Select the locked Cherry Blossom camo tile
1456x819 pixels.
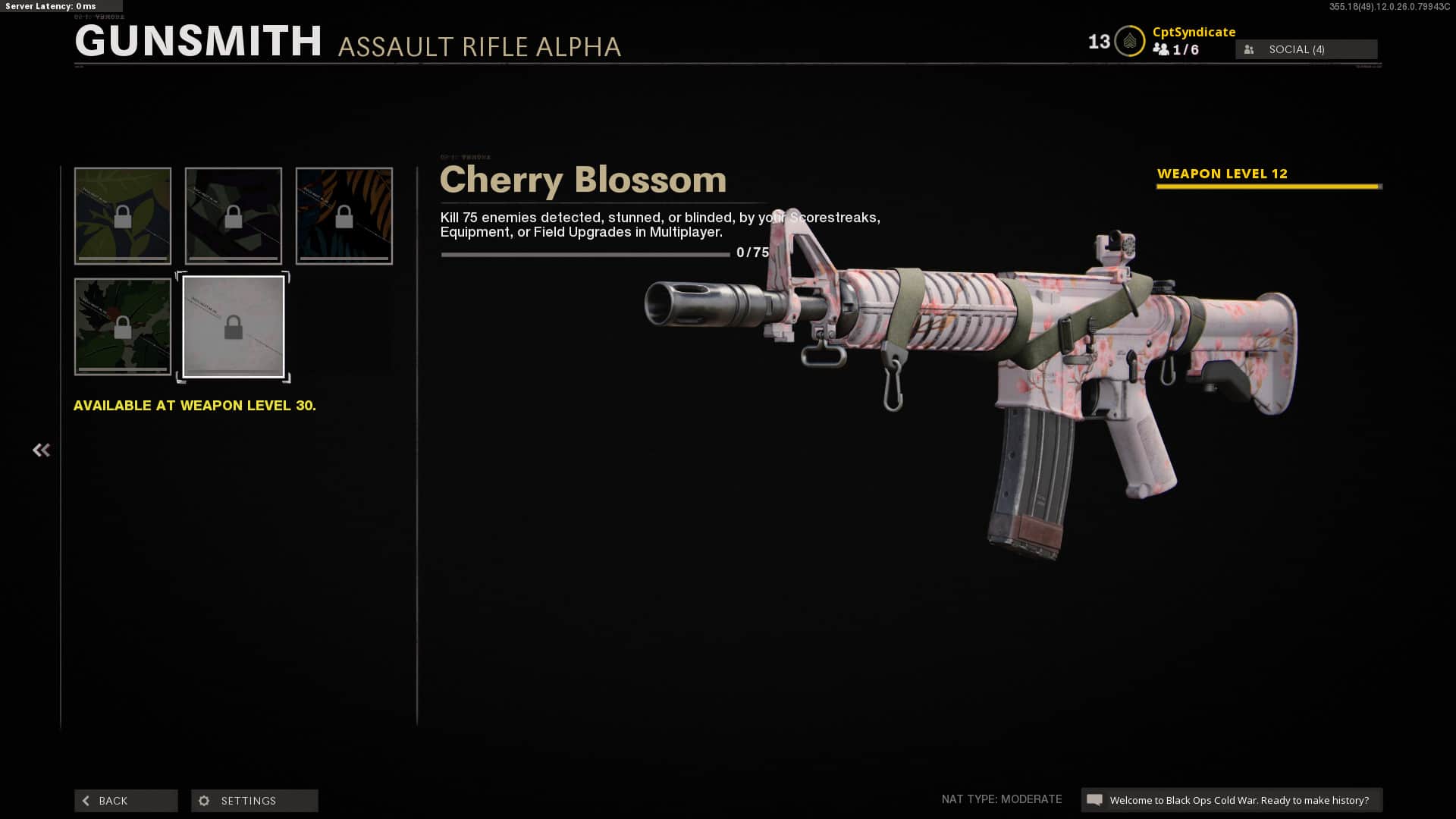pos(234,327)
